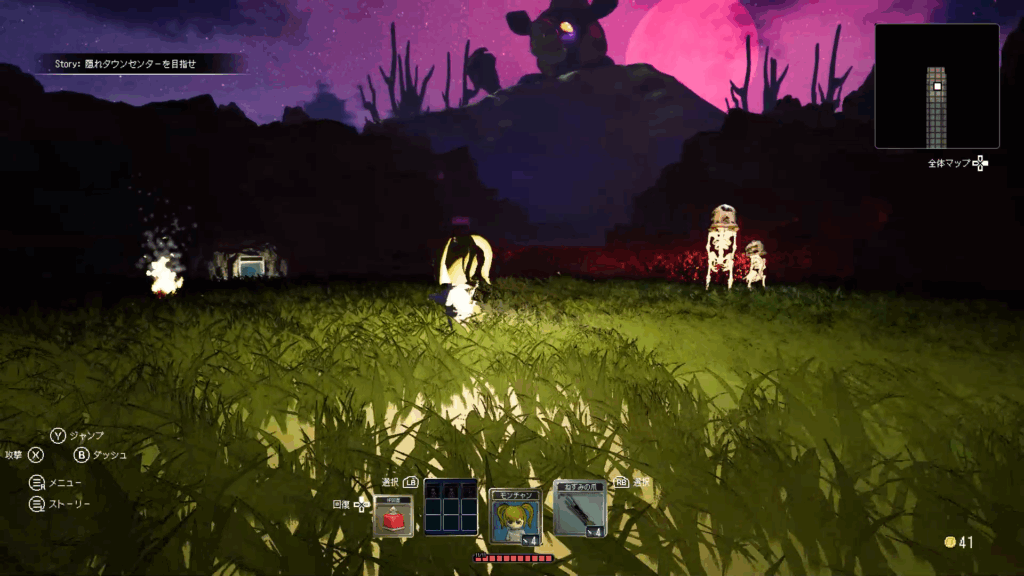Open the minimap in the corner
Viewport: 1024px width, 576px height.
pos(937,87)
